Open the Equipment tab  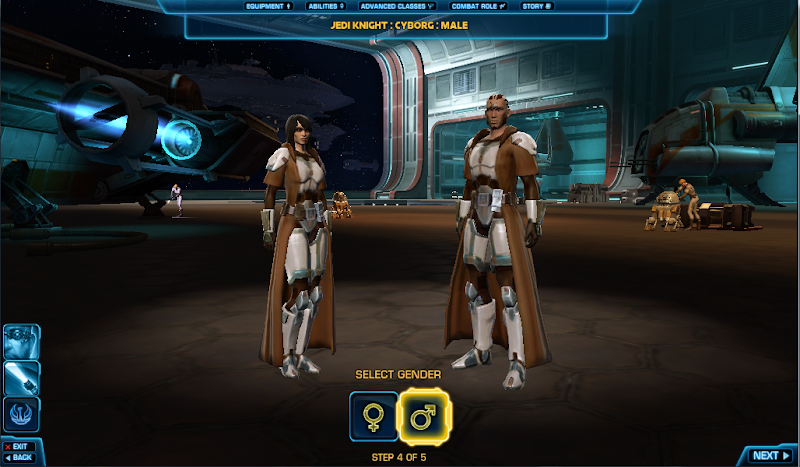(x=269, y=6)
